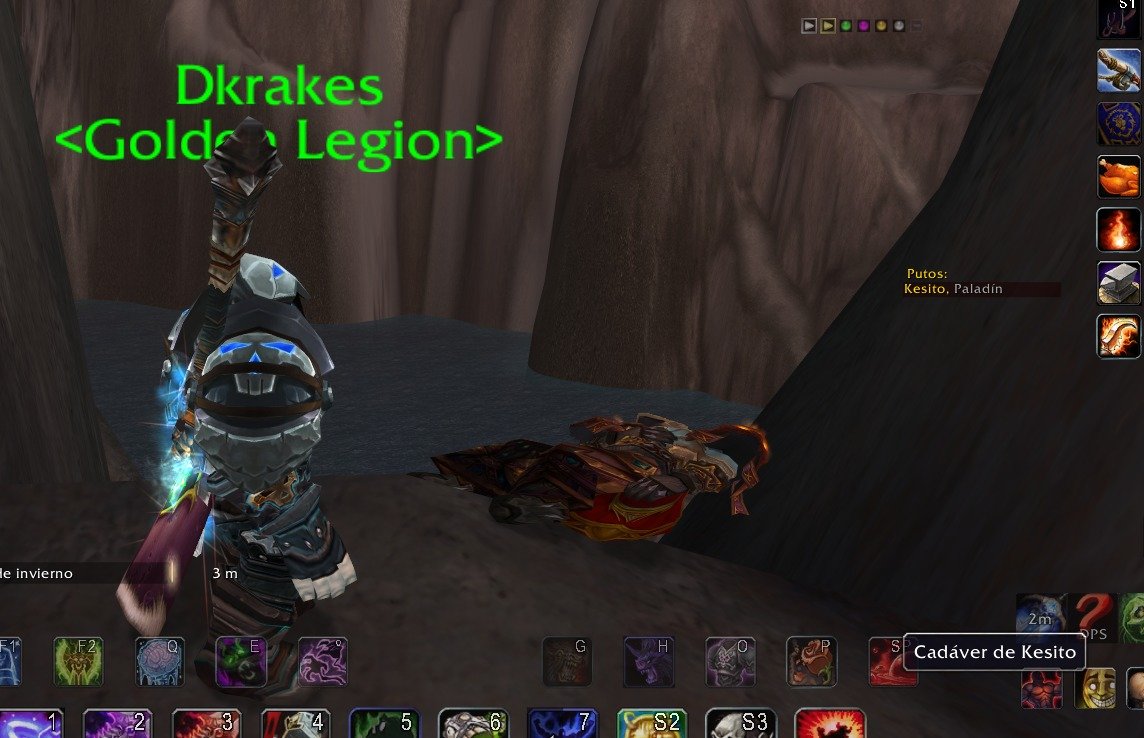1144x738 pixels.
Task: Use the roasted chicken food item
Action: point(1119,177)
